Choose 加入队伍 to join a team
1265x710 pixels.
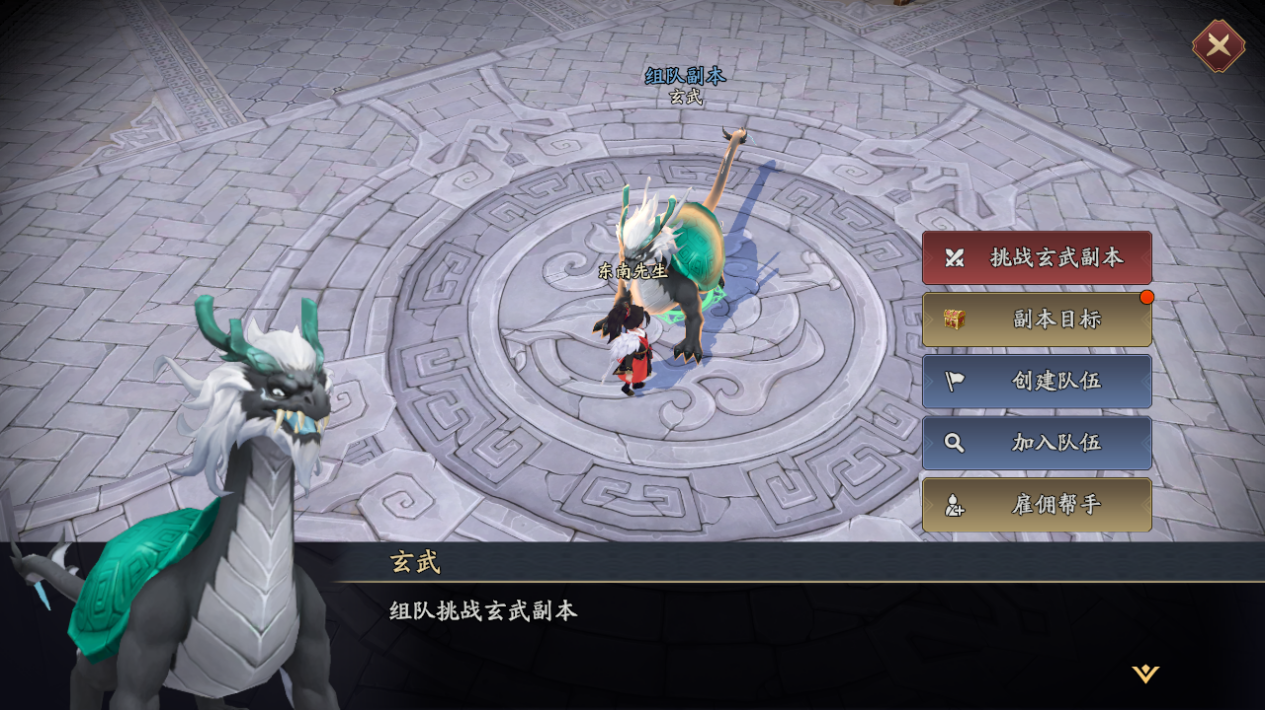[1036, 443]
